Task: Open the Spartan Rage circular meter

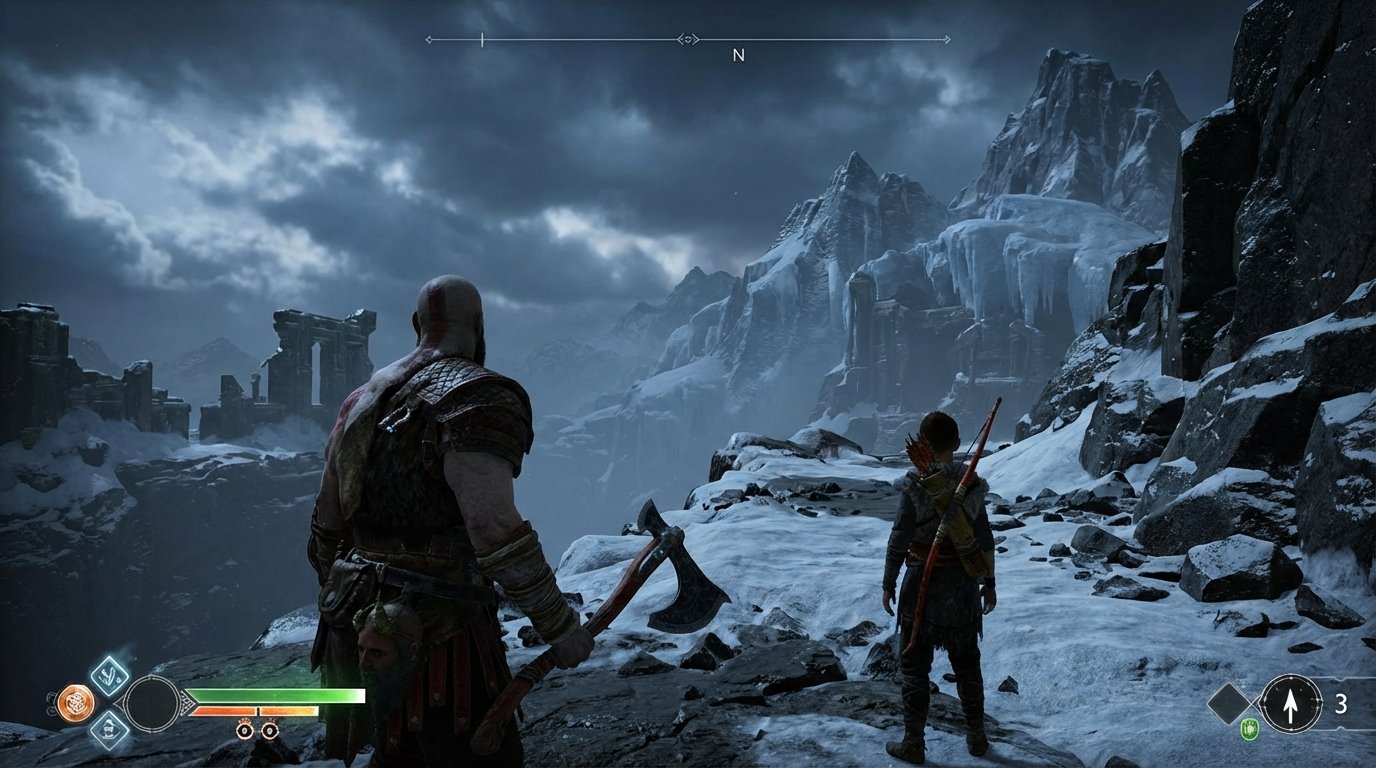Action: point(153,702)
